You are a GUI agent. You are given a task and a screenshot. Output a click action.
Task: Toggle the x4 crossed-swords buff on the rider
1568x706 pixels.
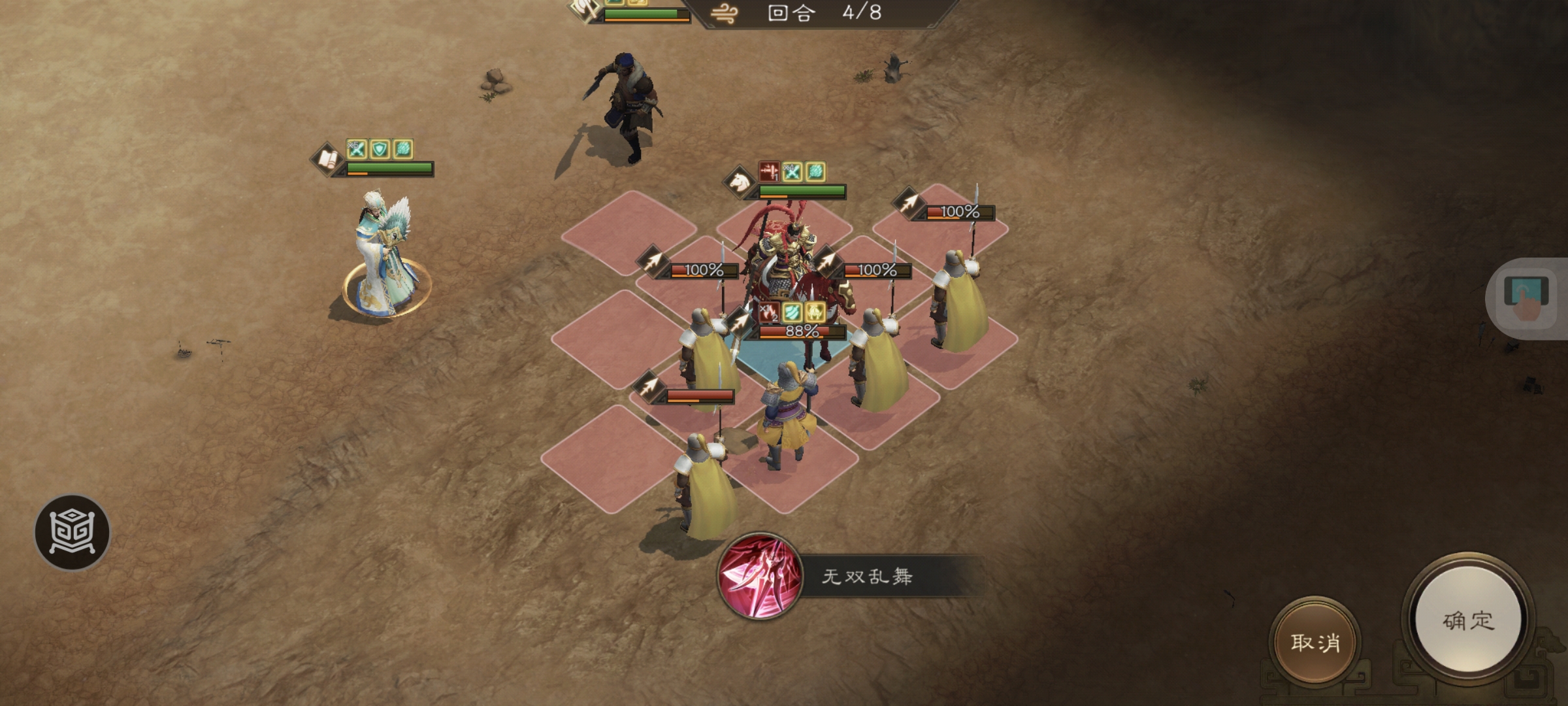792,173
